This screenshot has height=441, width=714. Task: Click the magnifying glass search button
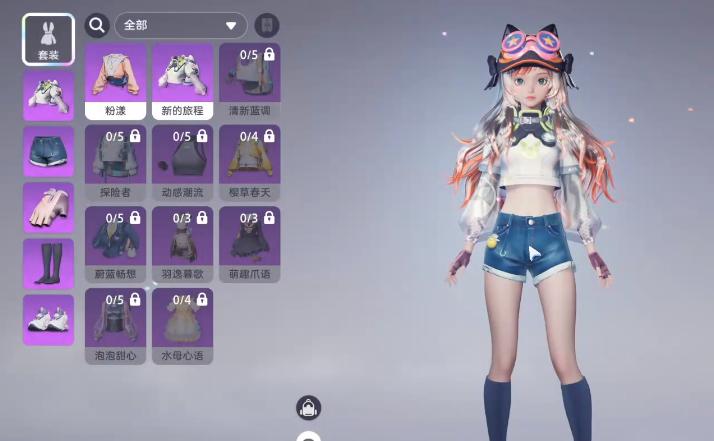coord(97,25)
